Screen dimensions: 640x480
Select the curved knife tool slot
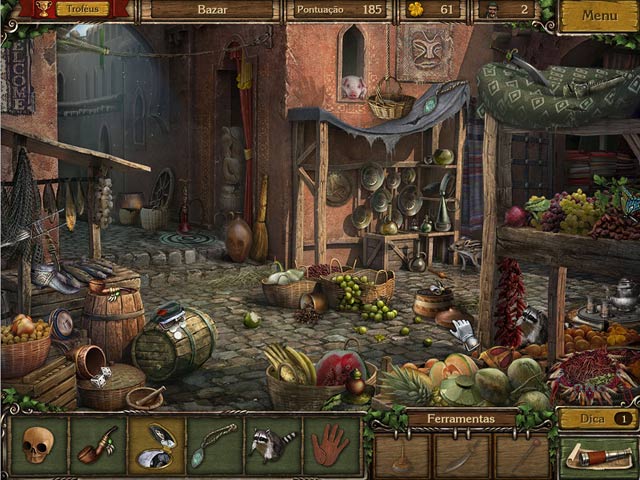pos(462,457)
